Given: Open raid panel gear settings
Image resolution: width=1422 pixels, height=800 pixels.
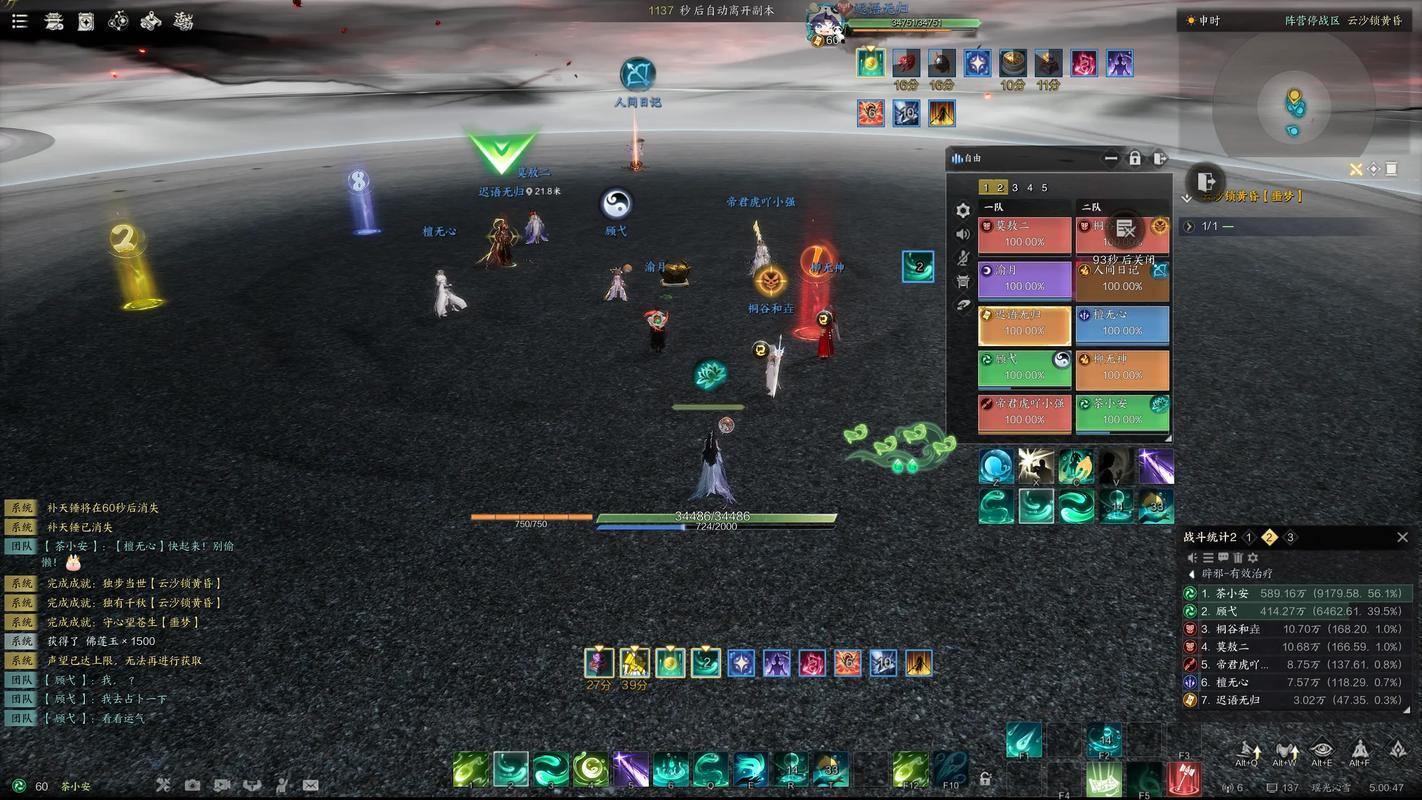Looking at the screenshot, I should pyautogui.click(x=962, y=211).
